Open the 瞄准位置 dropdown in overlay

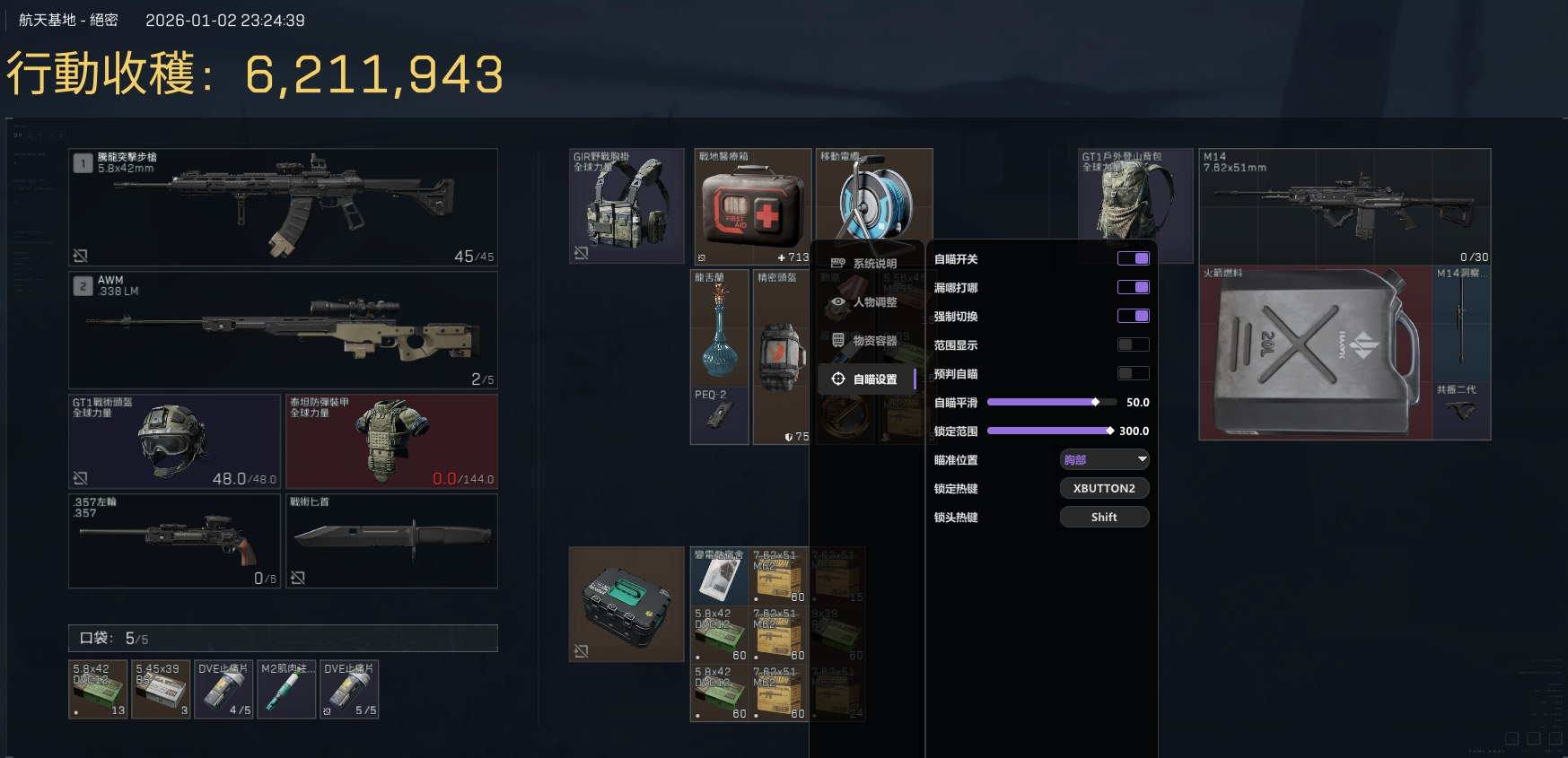pos(1104,460)
